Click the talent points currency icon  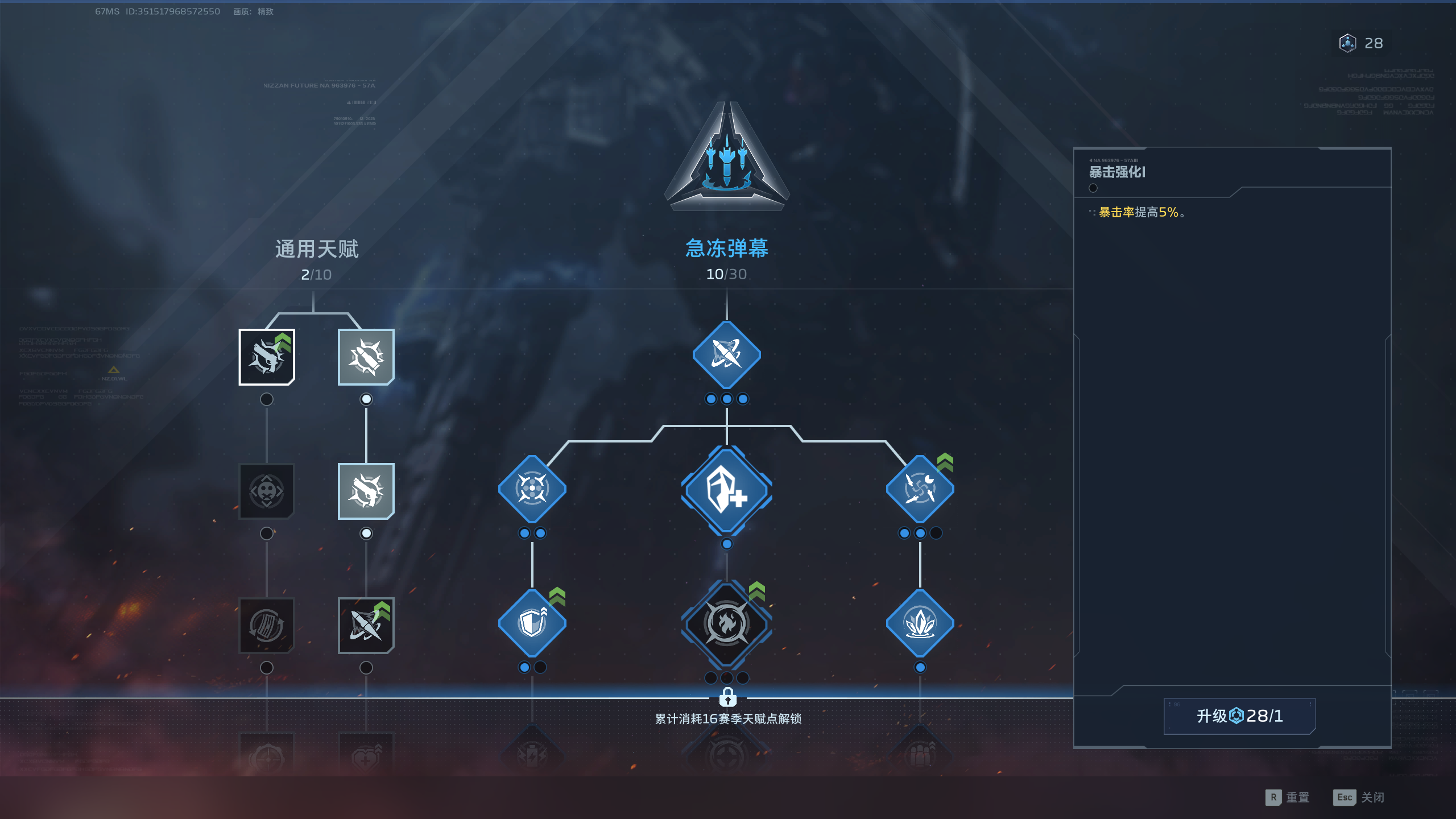point(1347,43)
